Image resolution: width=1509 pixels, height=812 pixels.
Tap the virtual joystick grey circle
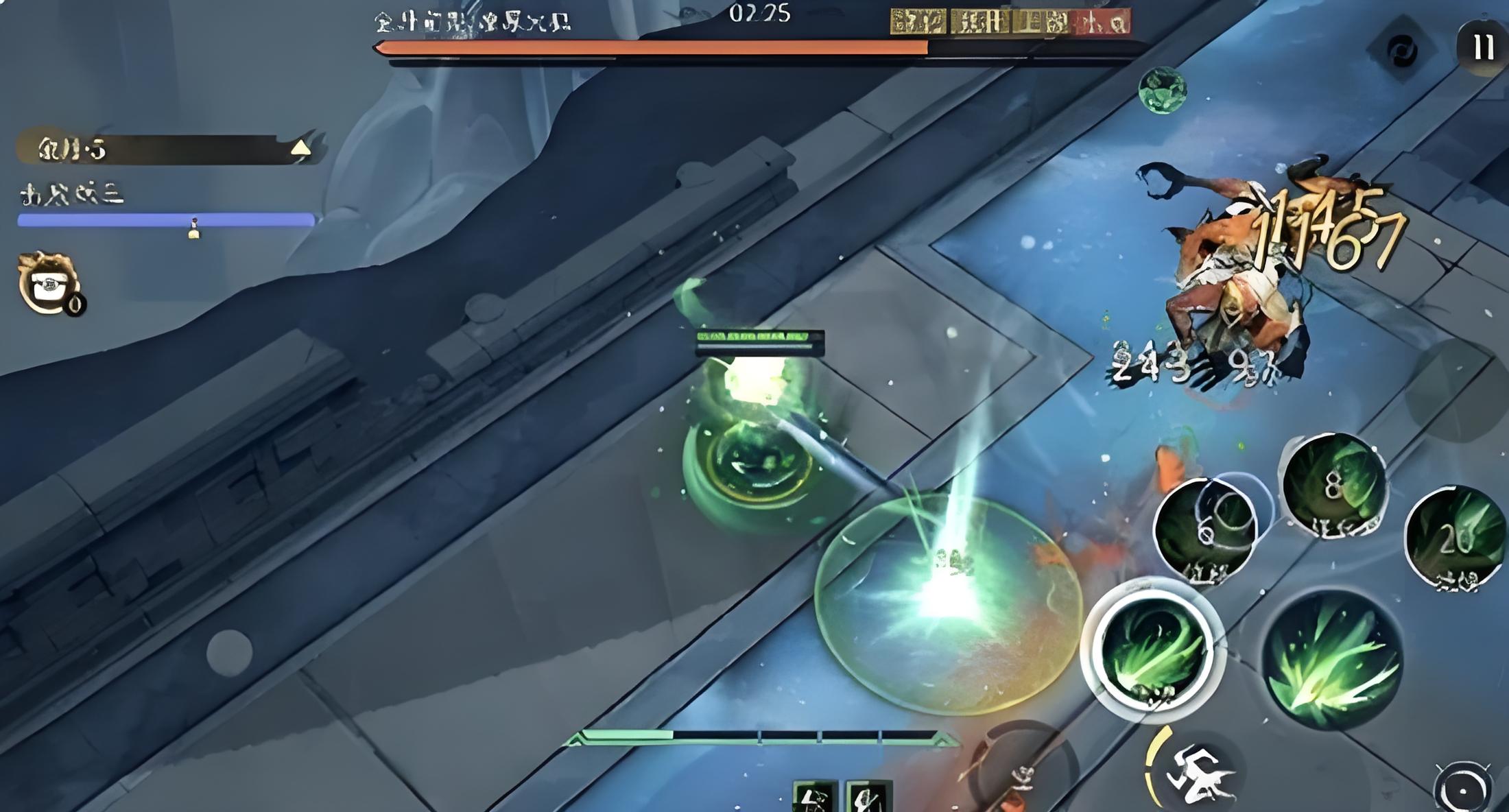[229, 652]
